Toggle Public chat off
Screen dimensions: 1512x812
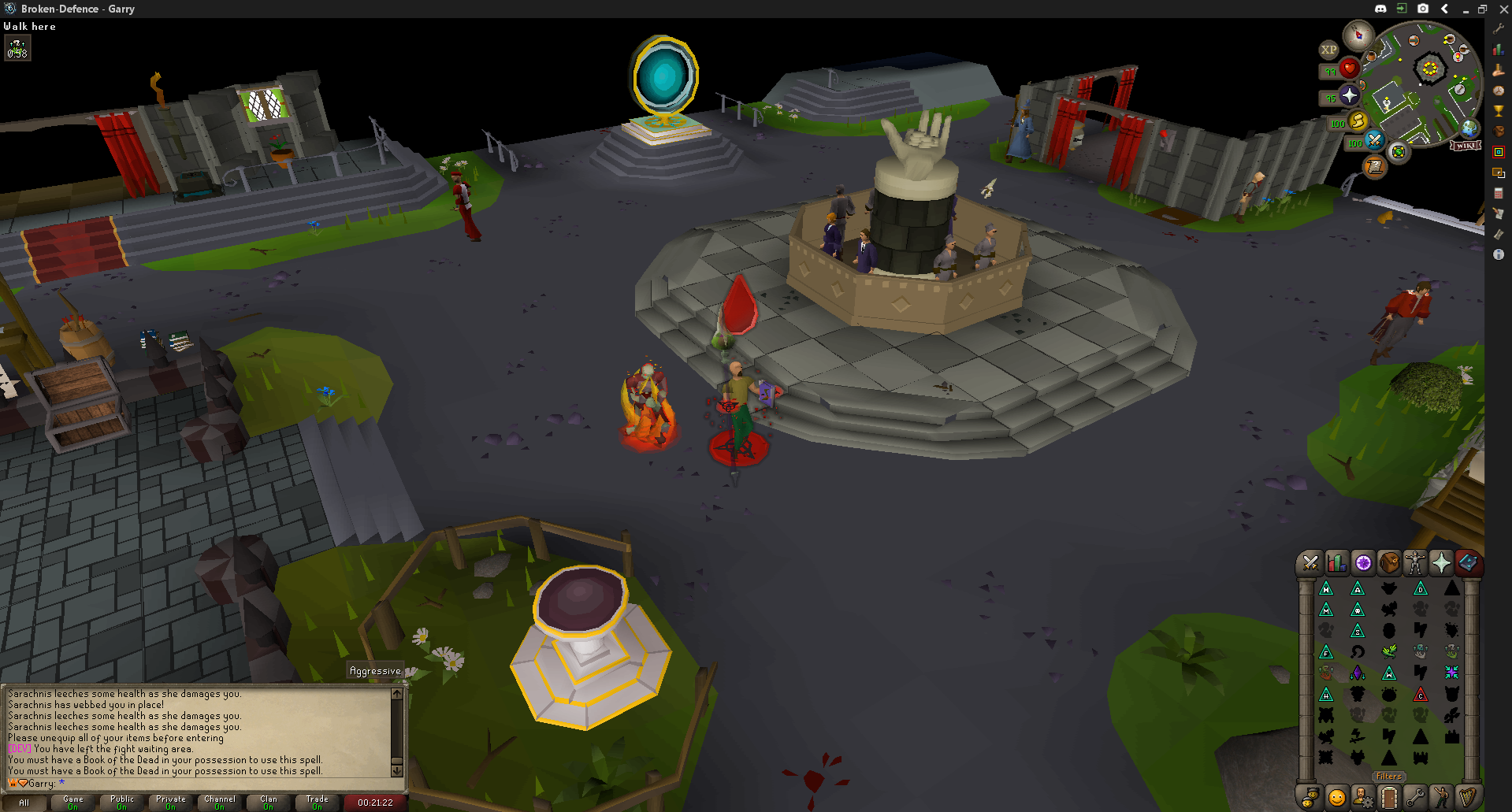[121, 802]
